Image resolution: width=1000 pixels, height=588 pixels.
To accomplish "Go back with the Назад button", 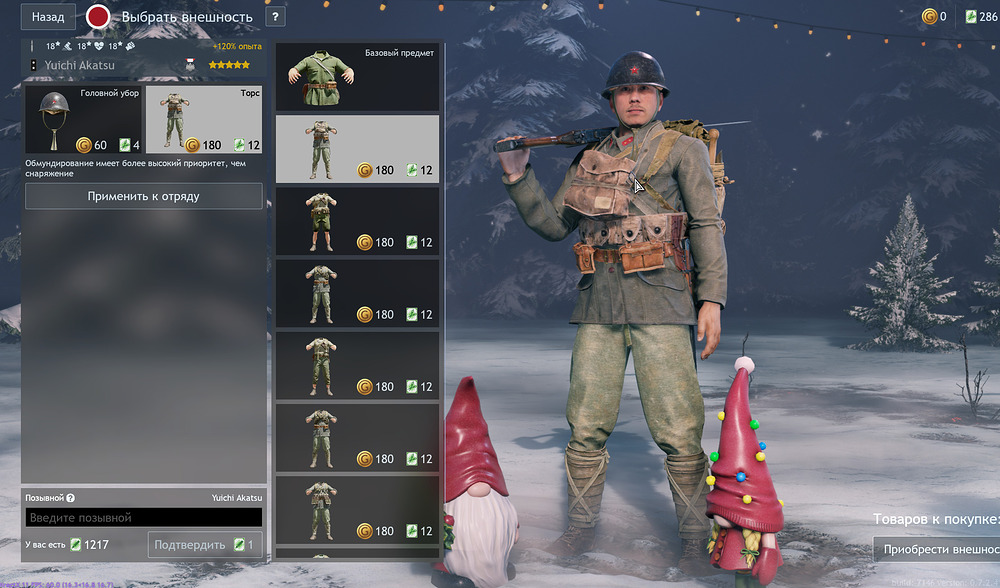I will click(x=48, y=17).
